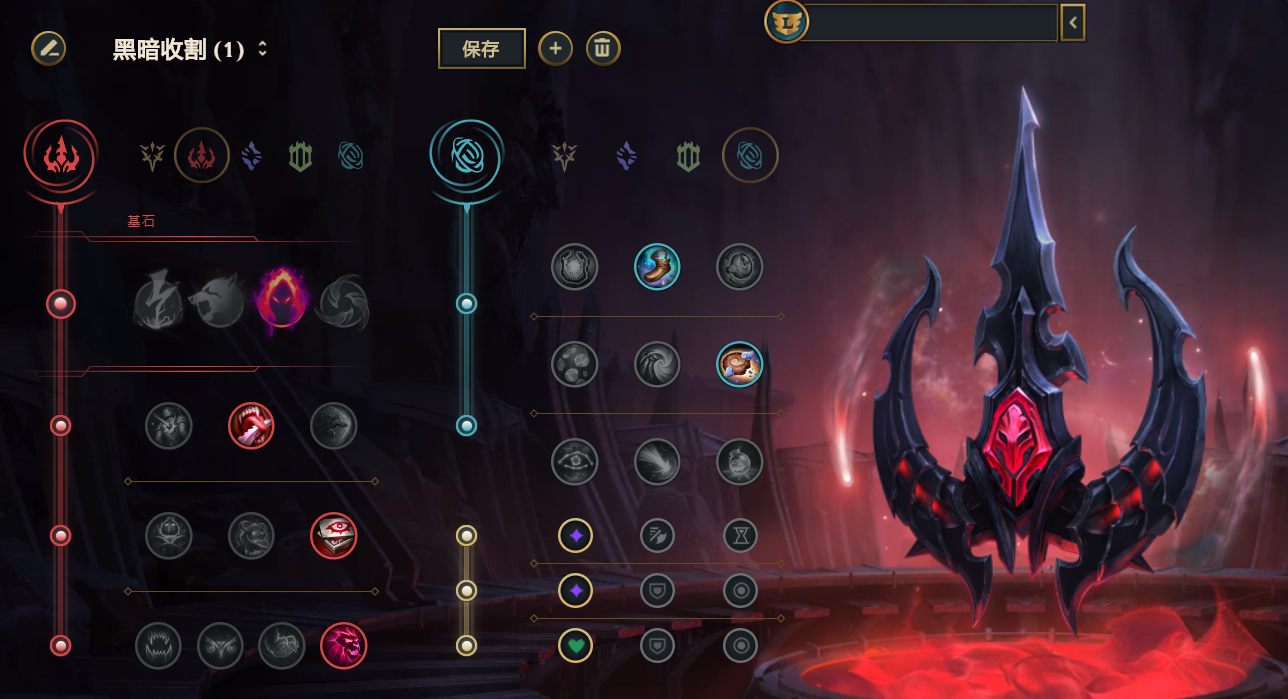Viewport: 1288px width, 699px height.
Task: Switch primary path to Precision
Action: click(152, 155)
